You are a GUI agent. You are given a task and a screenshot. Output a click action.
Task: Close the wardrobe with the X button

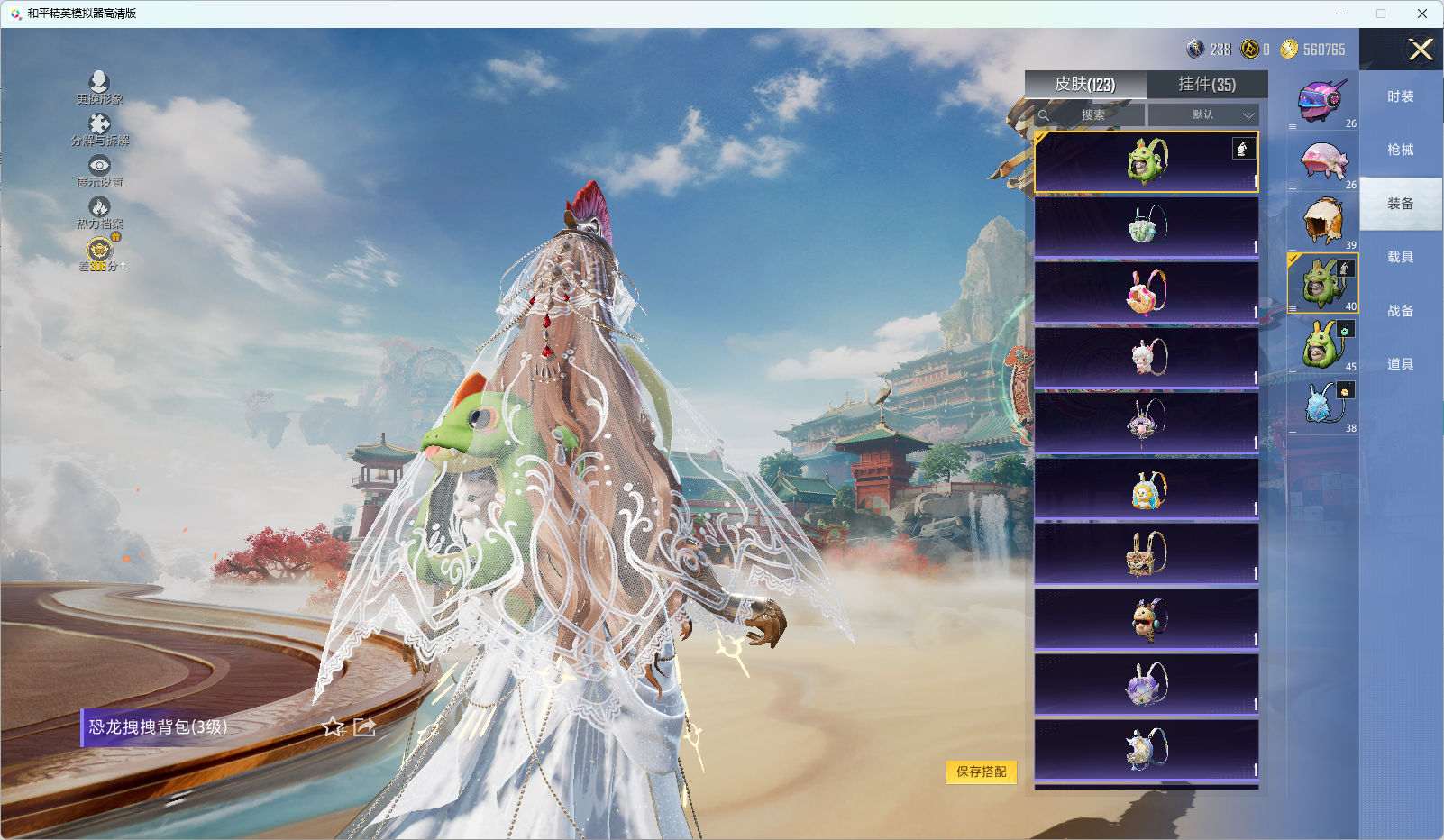pos(1421,50)
